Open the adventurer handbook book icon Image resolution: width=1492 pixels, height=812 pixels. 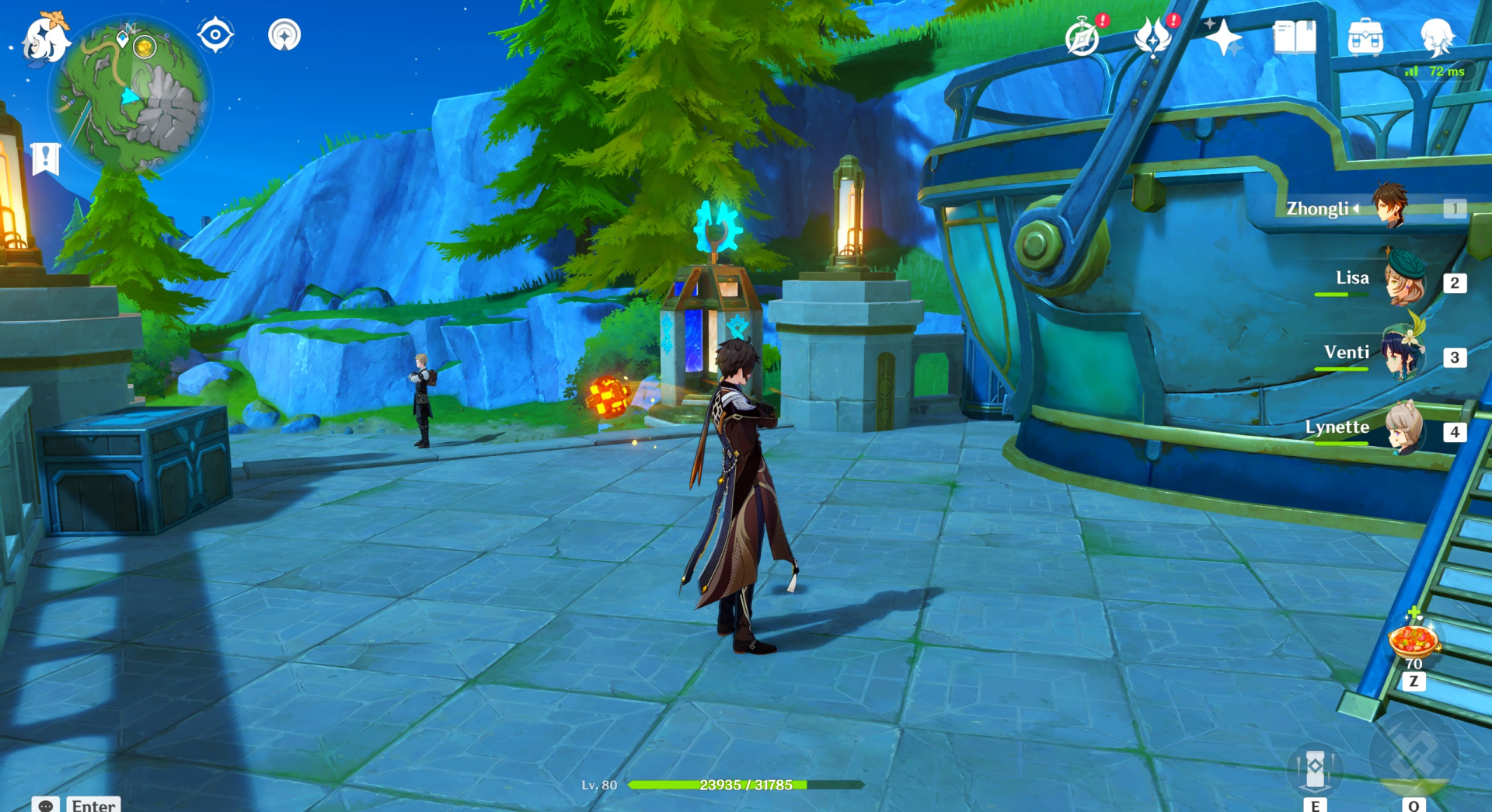1294,37
